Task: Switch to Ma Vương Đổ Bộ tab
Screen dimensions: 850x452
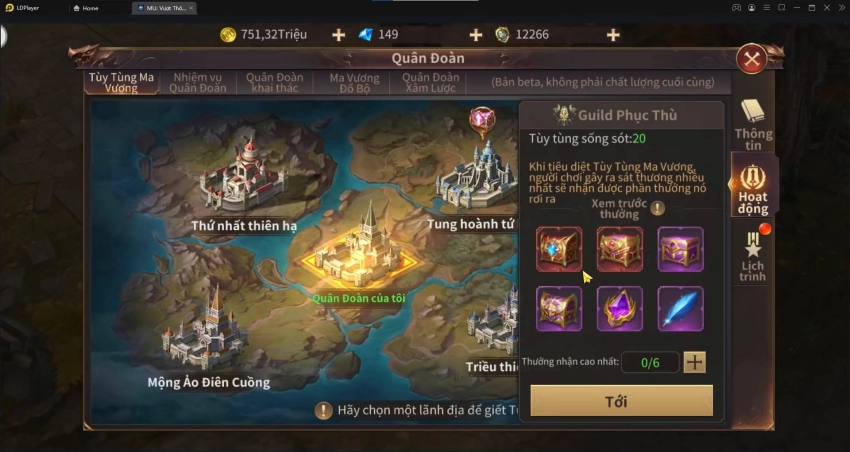Action: (355, 82)
